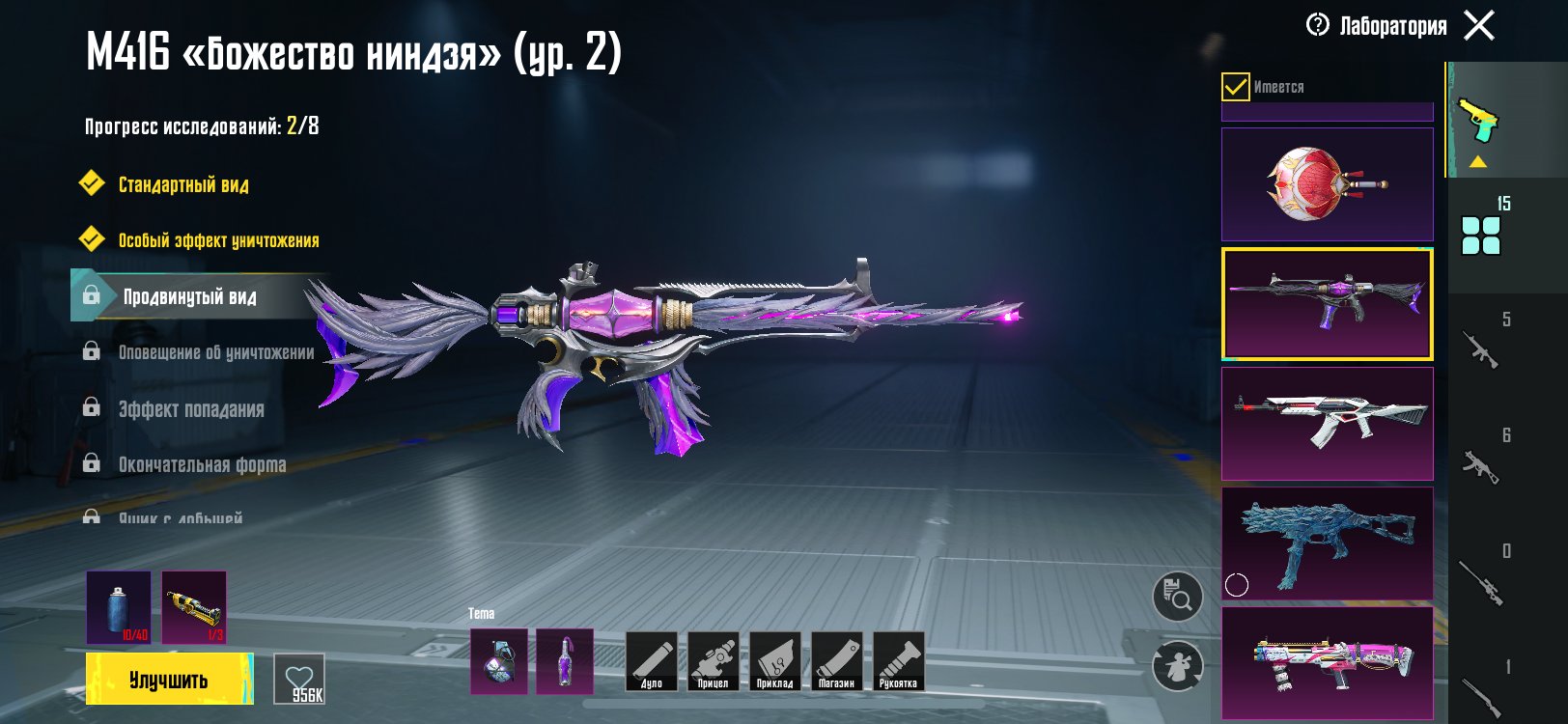Click the Рукоятка grip attachment slot
The height and width of the screenshot is (724, 1568).
(x=898, y=662)
